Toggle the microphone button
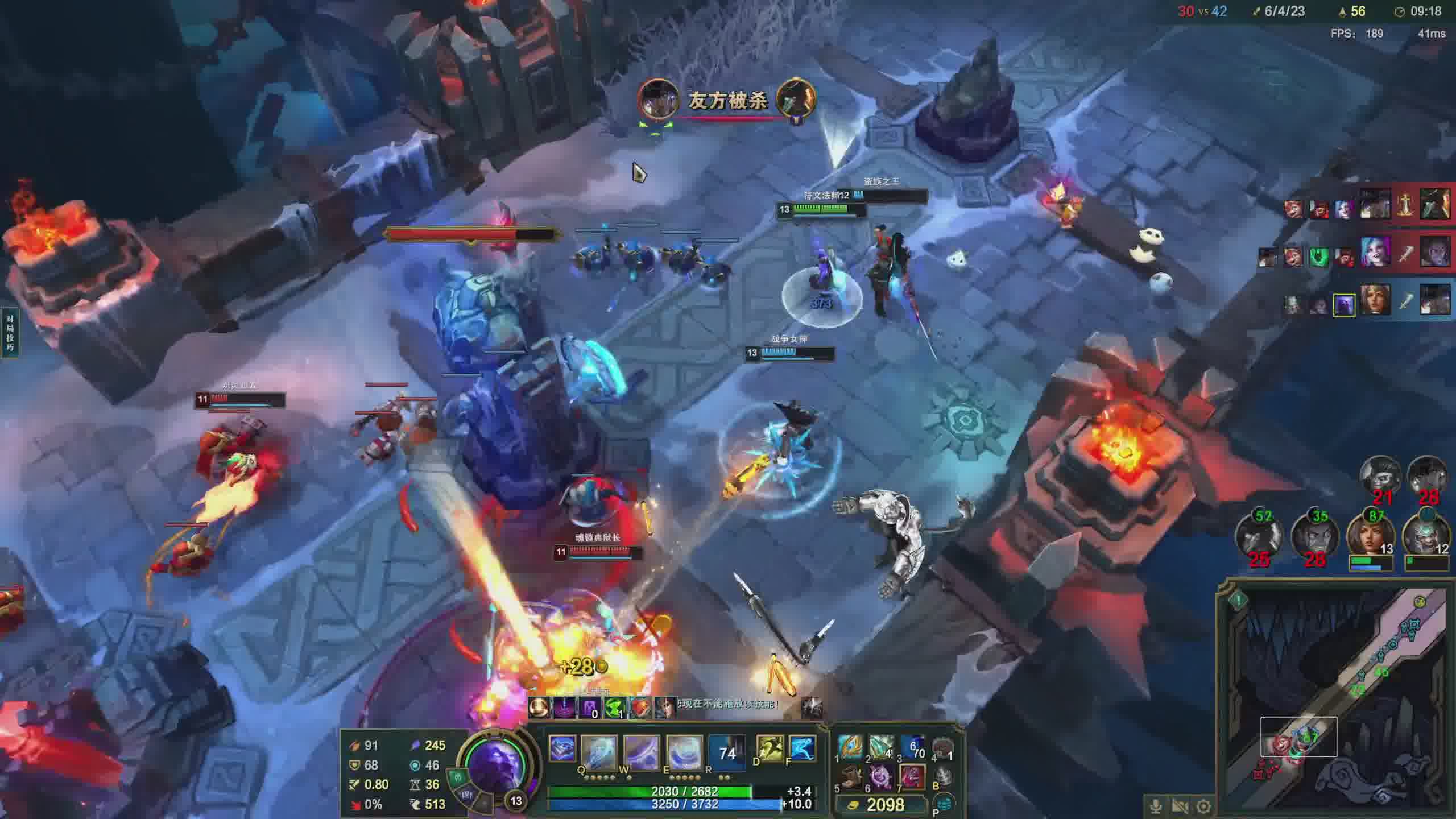The height and width of the screenshot is (819, 1456). pyautogui.click(x=1155, y=806)
